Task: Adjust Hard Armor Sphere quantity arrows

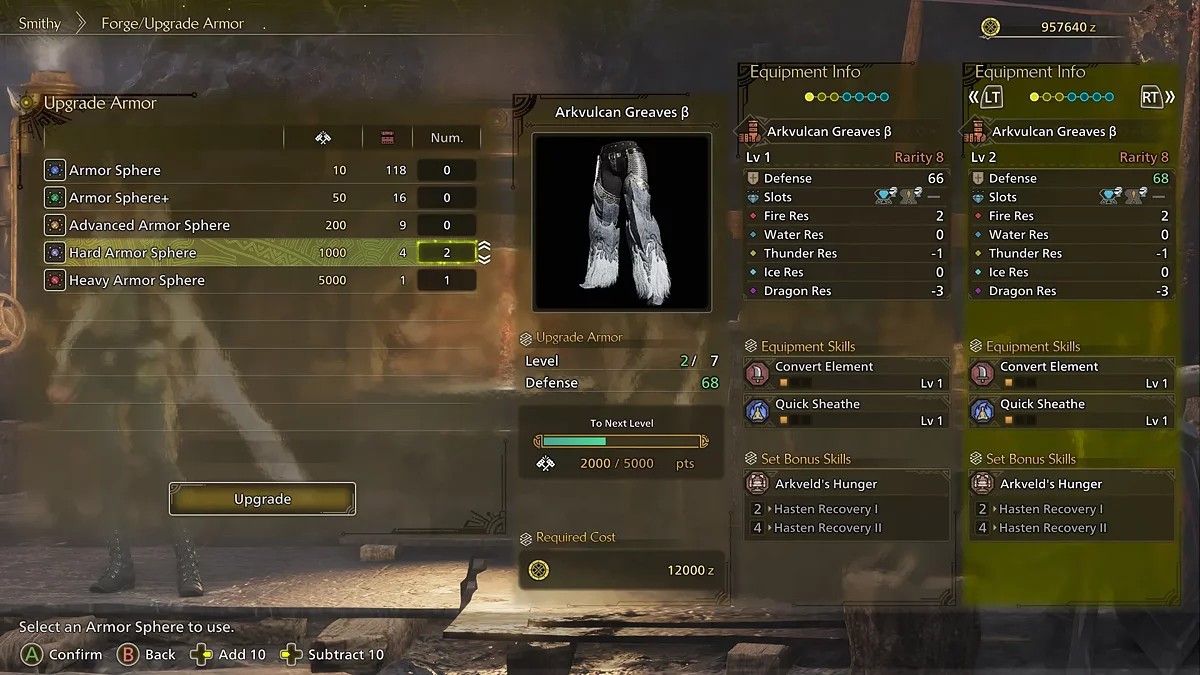Action: [484, 253]
